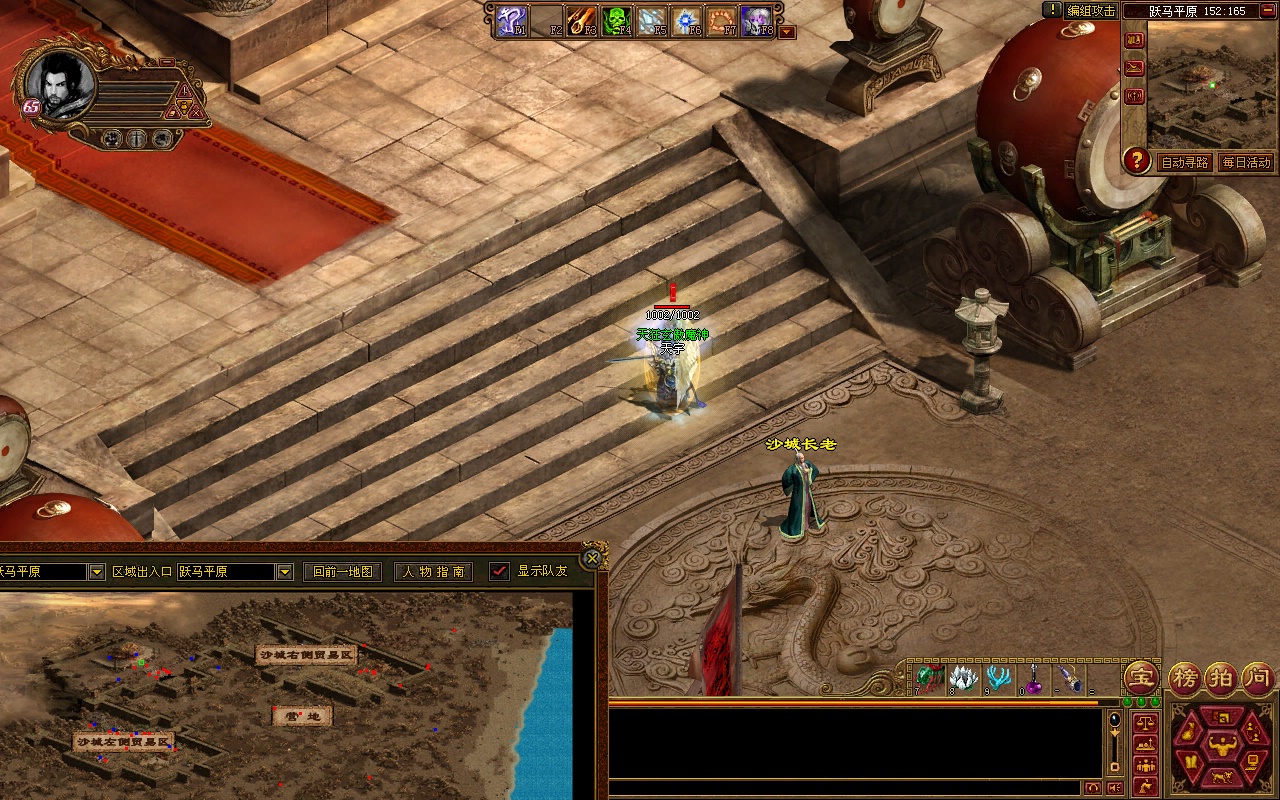Open the 拍 auction button
The height and width of the screenshot is (800, 1280).
click(1222, 678)
